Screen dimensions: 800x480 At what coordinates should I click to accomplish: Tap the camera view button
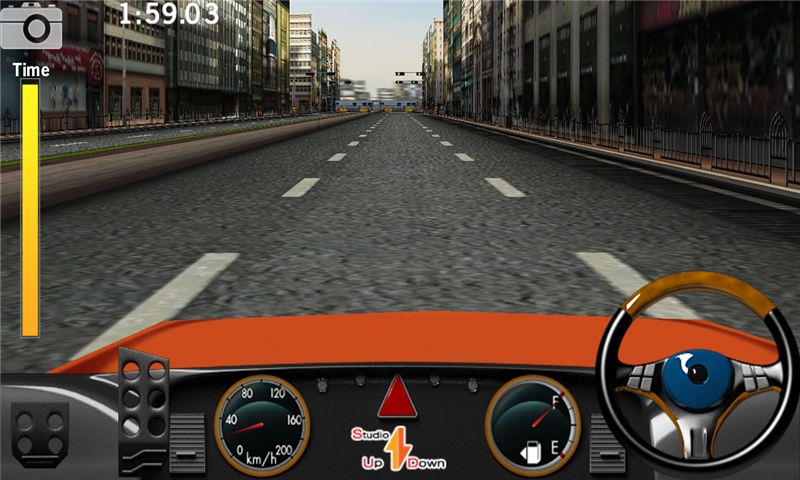[31, 26]
